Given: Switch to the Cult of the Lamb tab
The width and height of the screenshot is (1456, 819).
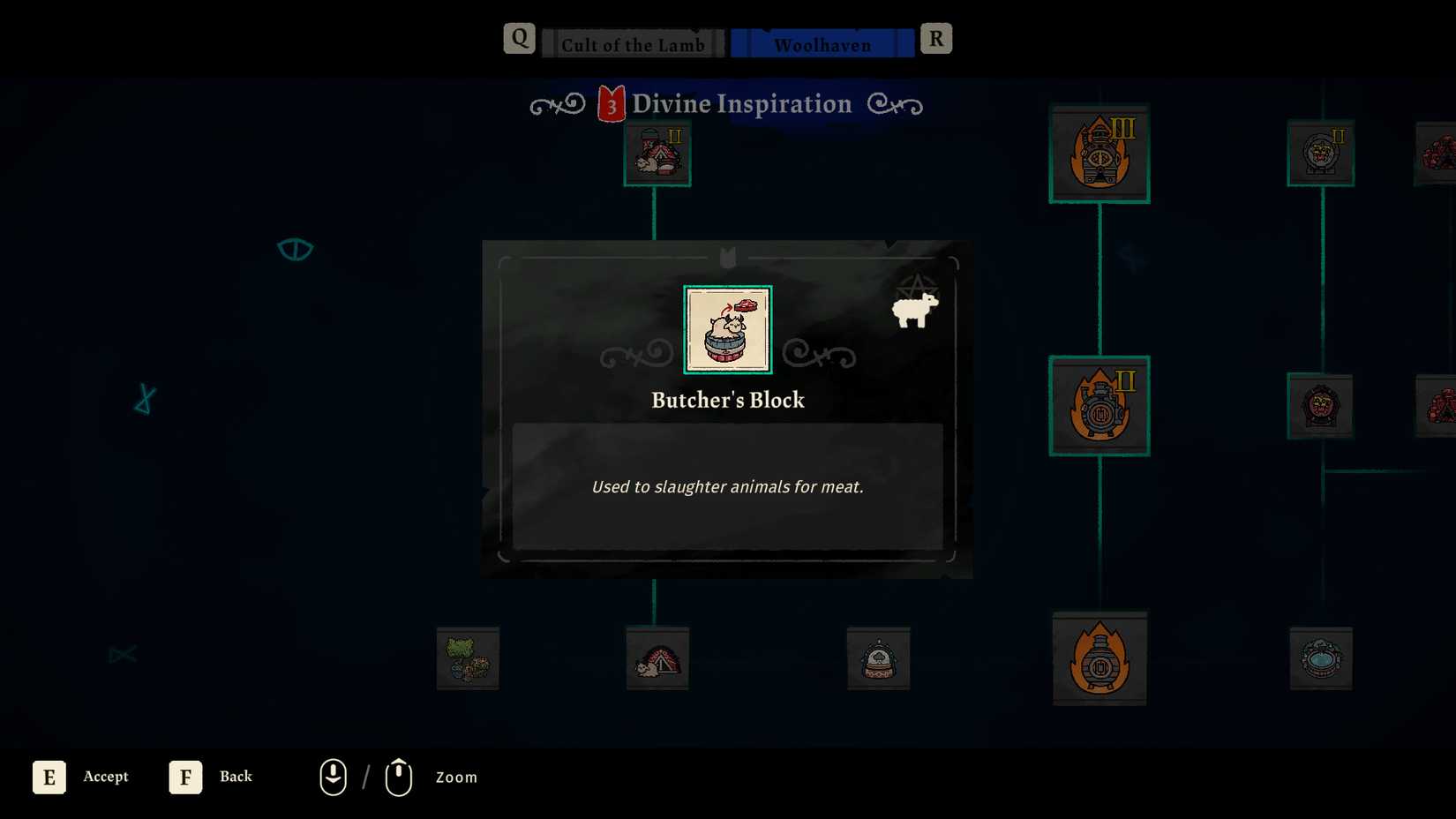Looking at the screenshot, I should (x=631, y=44).
